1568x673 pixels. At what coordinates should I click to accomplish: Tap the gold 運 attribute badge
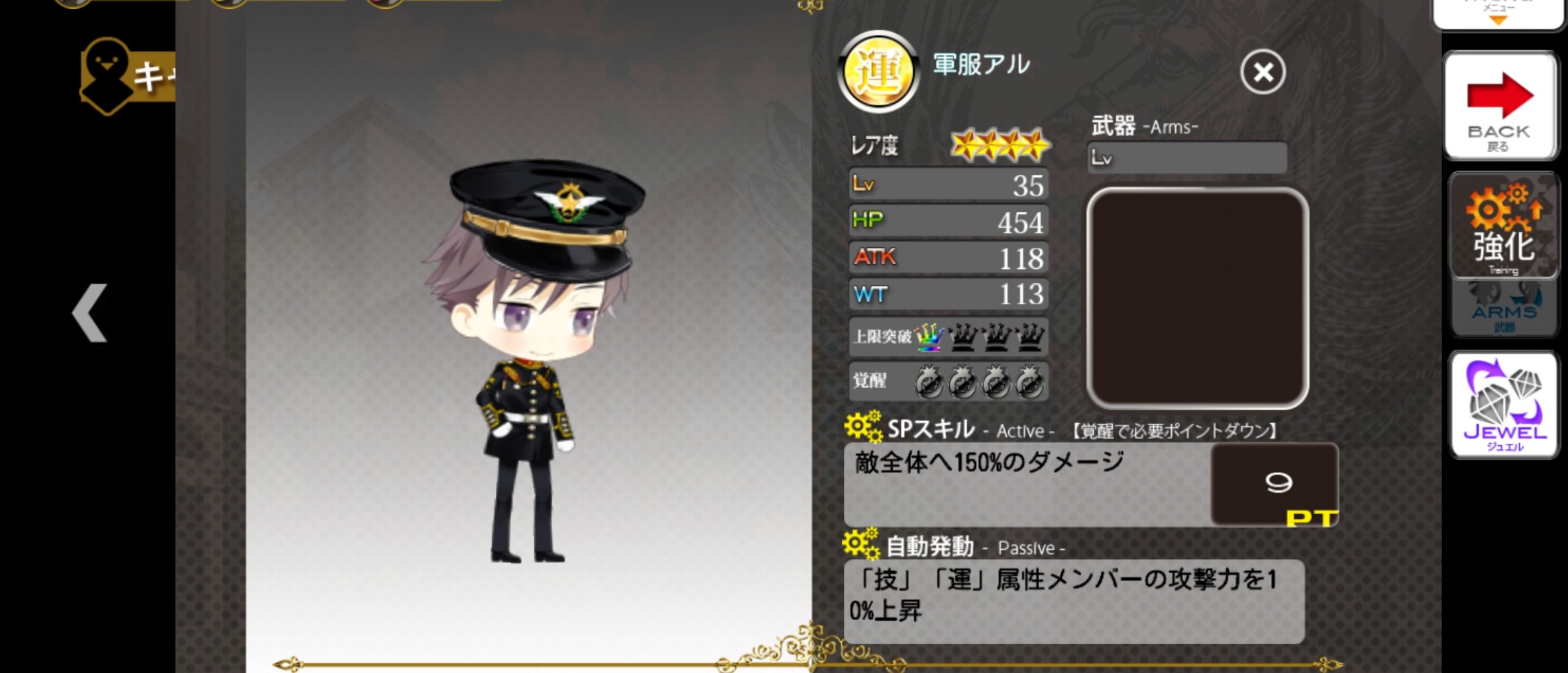click(878, 72)
